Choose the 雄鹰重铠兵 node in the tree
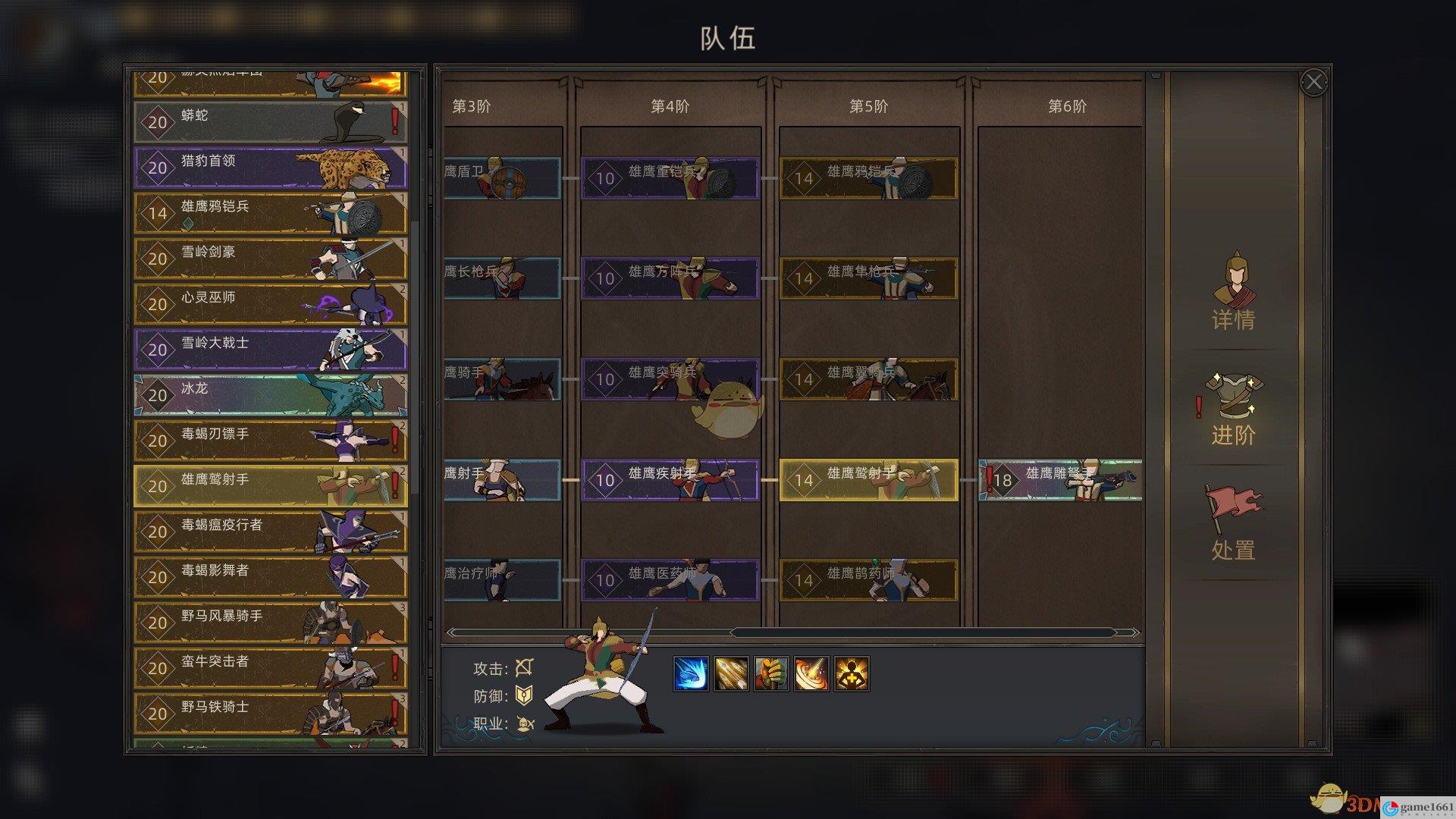The height and width of the screenshot is (819, 1456). [x=670, y=178]
